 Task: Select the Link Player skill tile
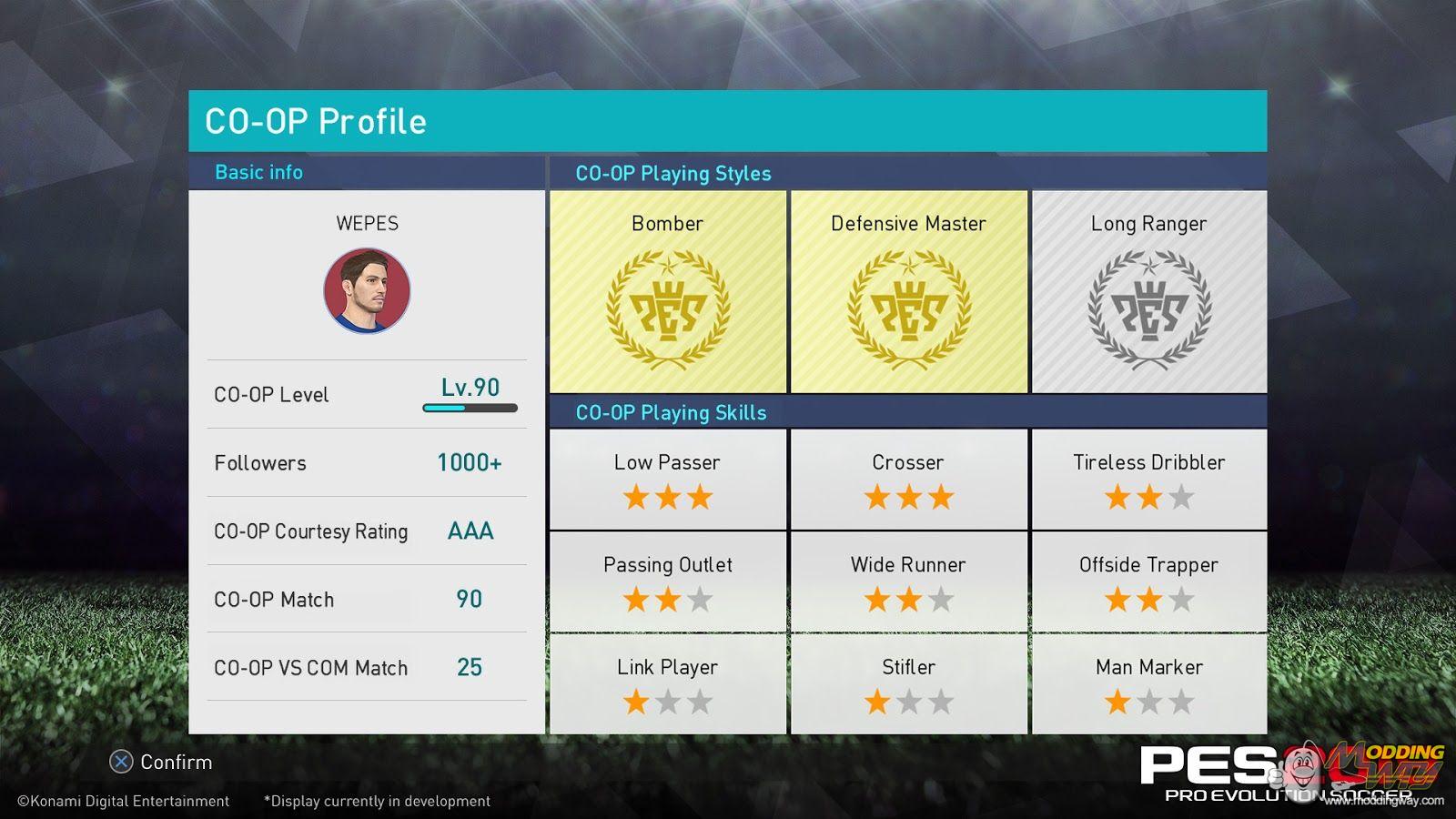[668, 684]
